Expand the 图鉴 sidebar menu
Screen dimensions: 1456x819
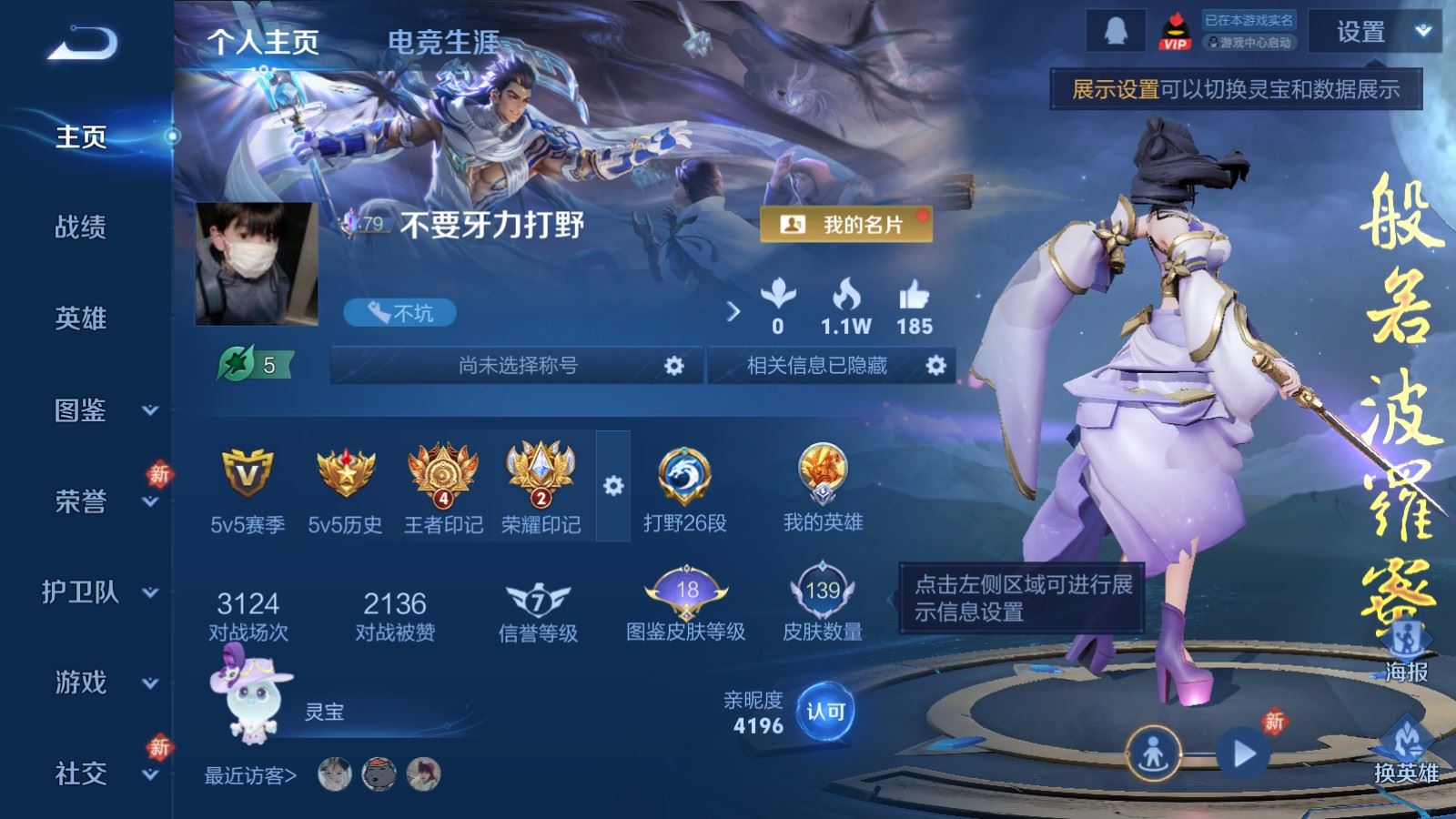100,410
